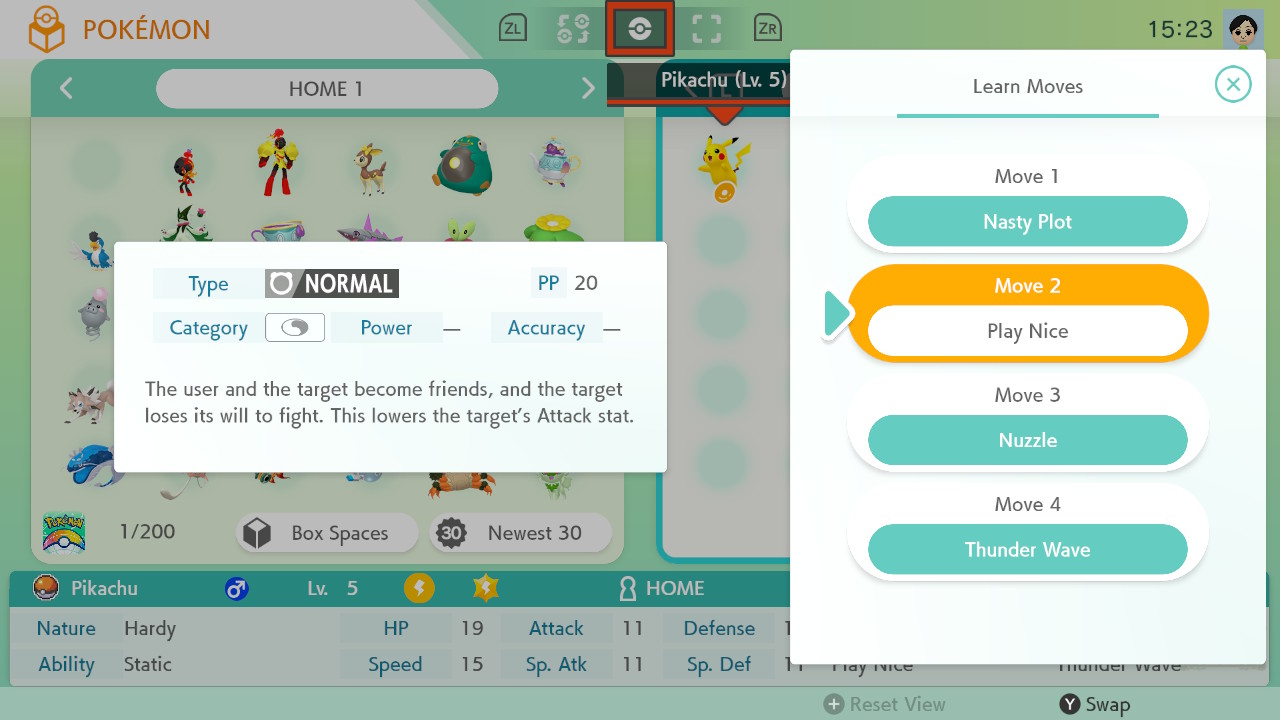Click the ZL shoulder button icon
This screenshot has height=720, width=1280.
tap(513, 28)
